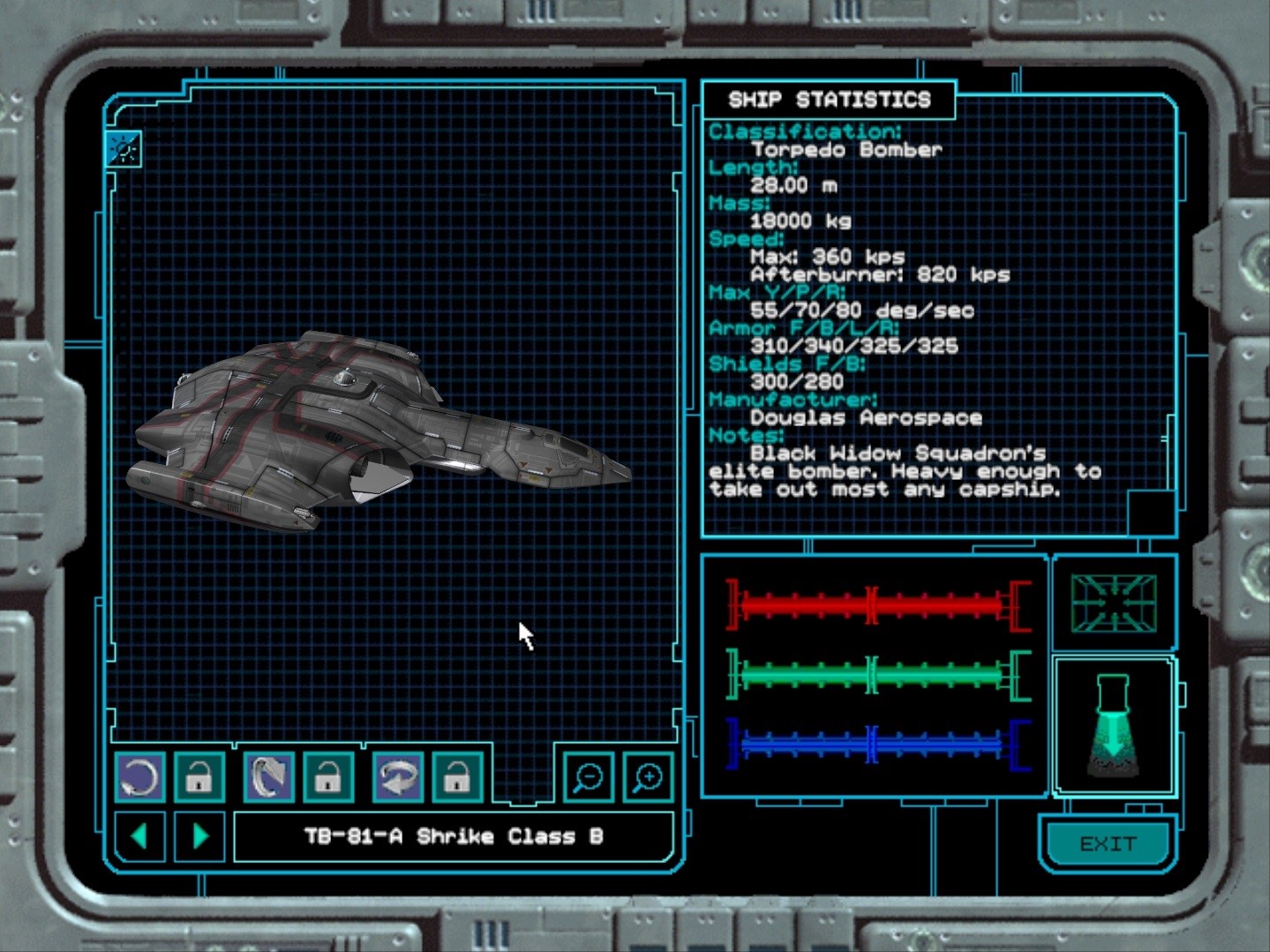Zoom out the ship model view

point(588,777)
